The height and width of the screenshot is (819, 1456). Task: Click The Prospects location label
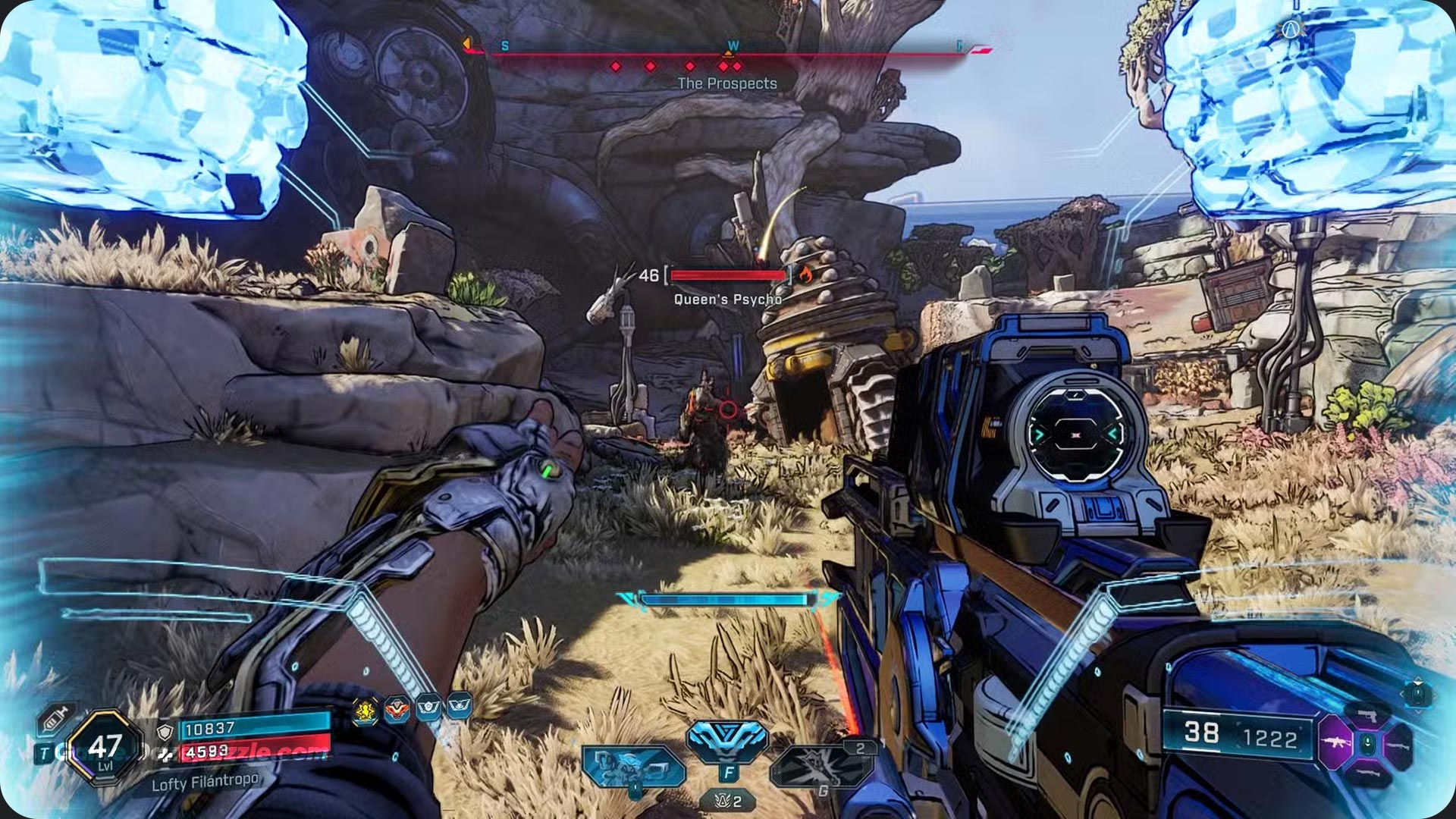pyautogui.click(x=728, y=84)
